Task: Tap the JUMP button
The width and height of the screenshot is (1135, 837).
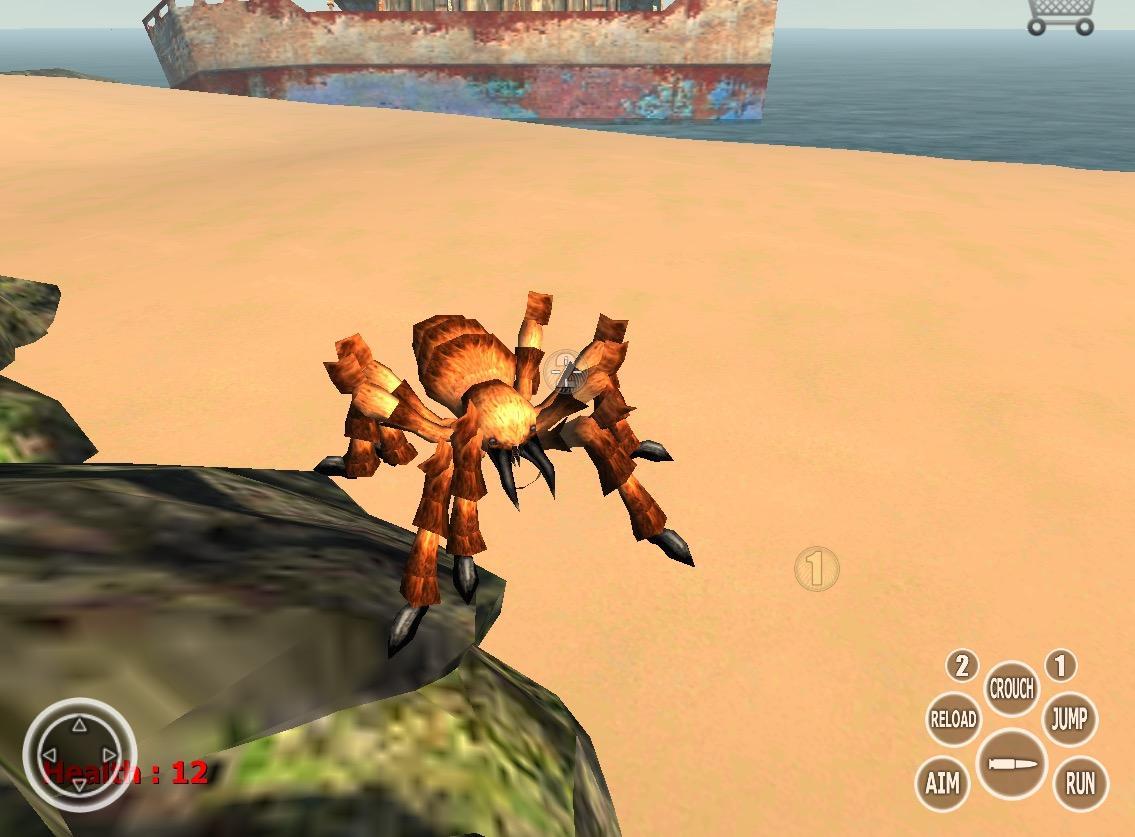Action: tap(1069, 718)
